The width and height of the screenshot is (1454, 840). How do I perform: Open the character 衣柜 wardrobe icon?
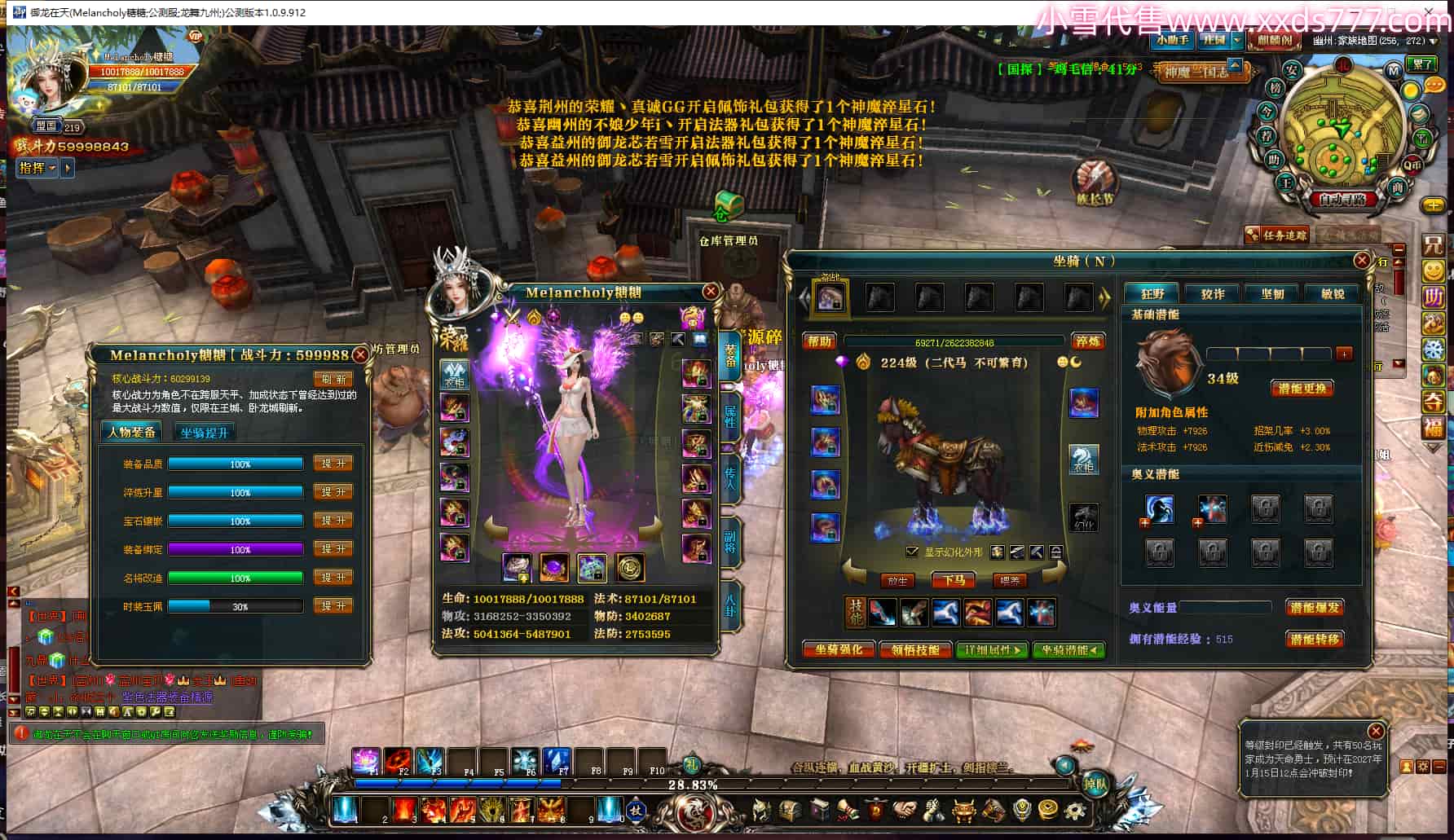pyautogui.click(x=454, y=374)
